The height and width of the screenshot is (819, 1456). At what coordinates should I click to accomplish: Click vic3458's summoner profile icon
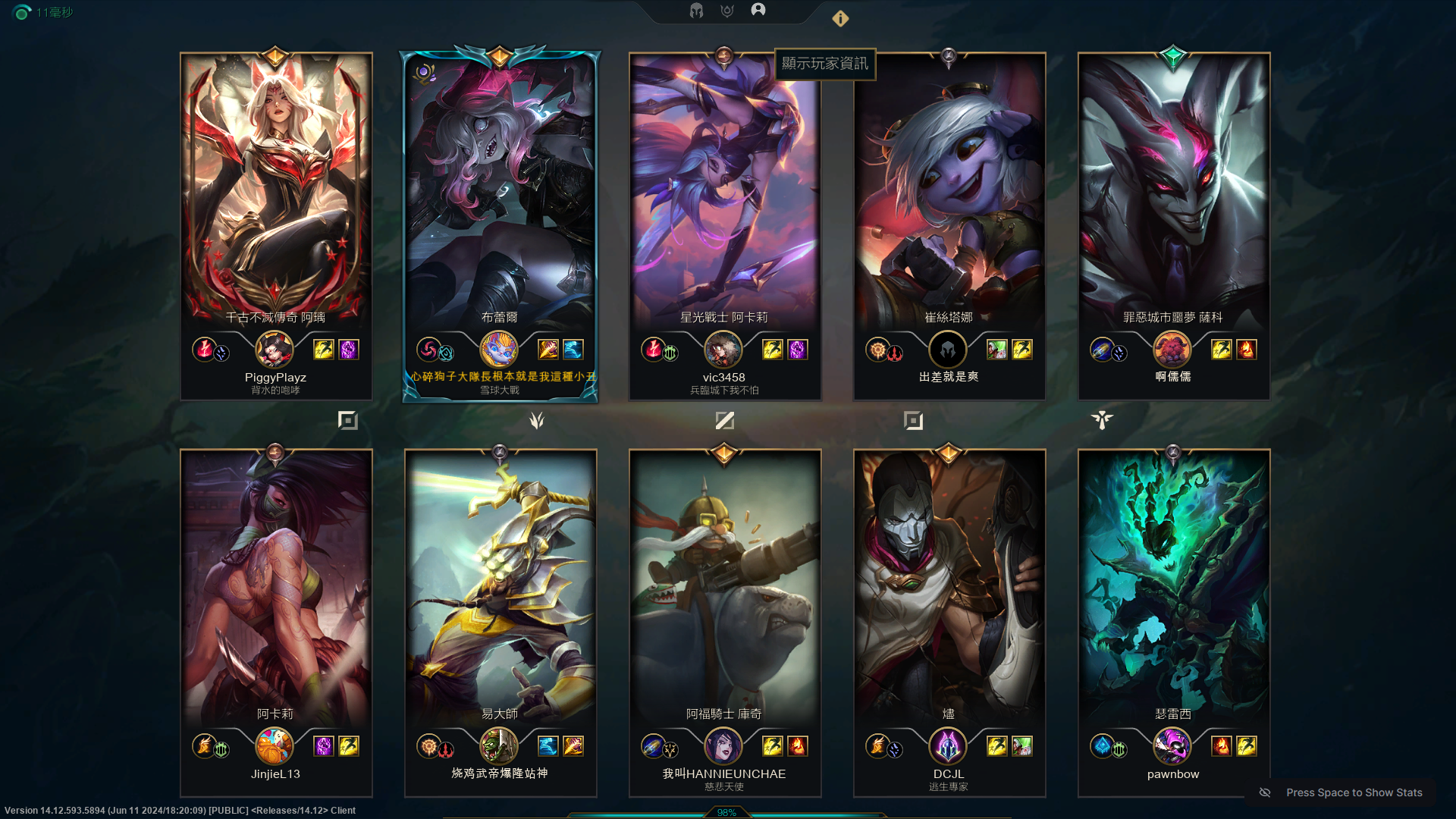click(723, 350)
